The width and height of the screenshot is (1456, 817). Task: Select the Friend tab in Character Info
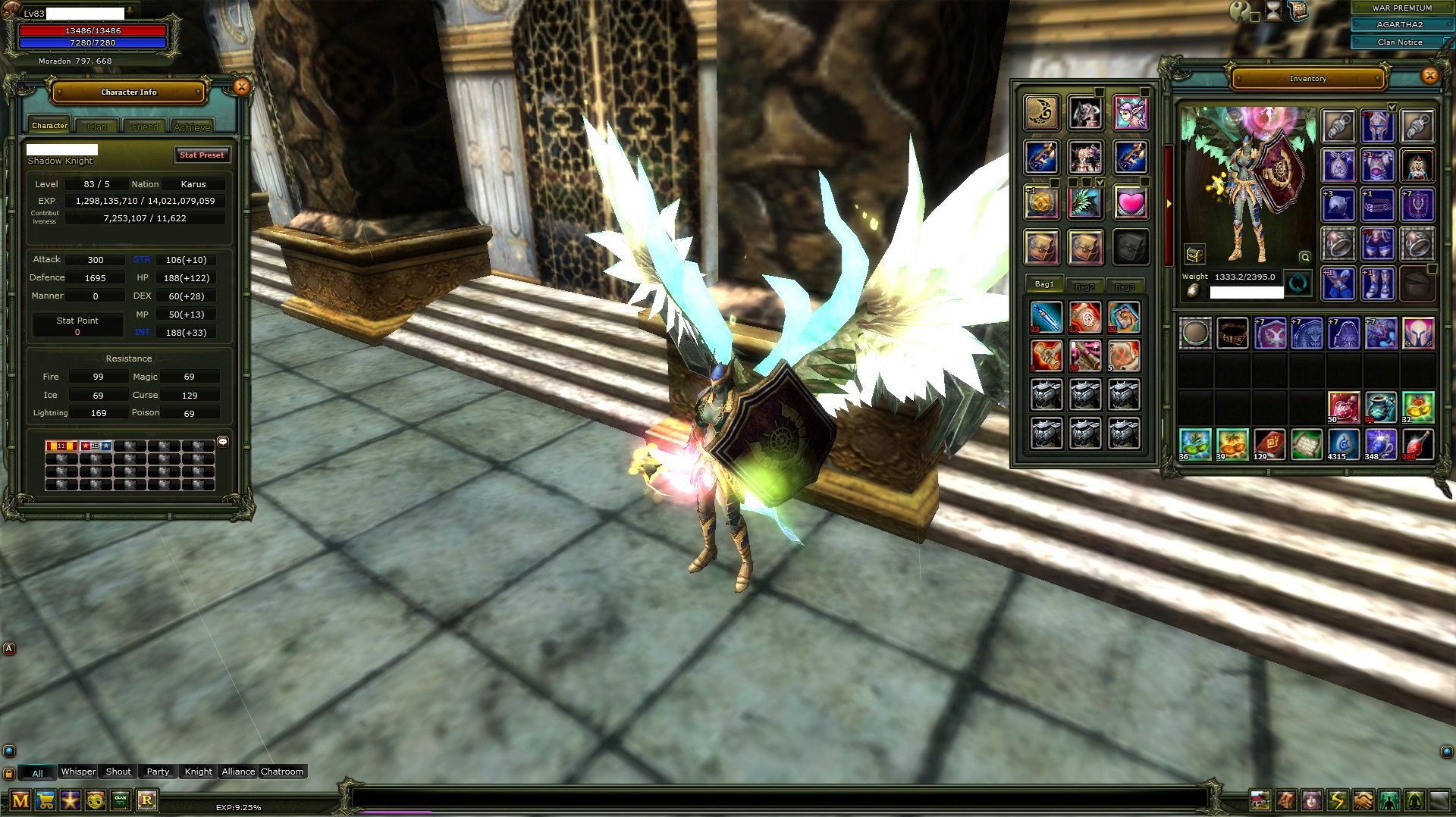point(144,126)
